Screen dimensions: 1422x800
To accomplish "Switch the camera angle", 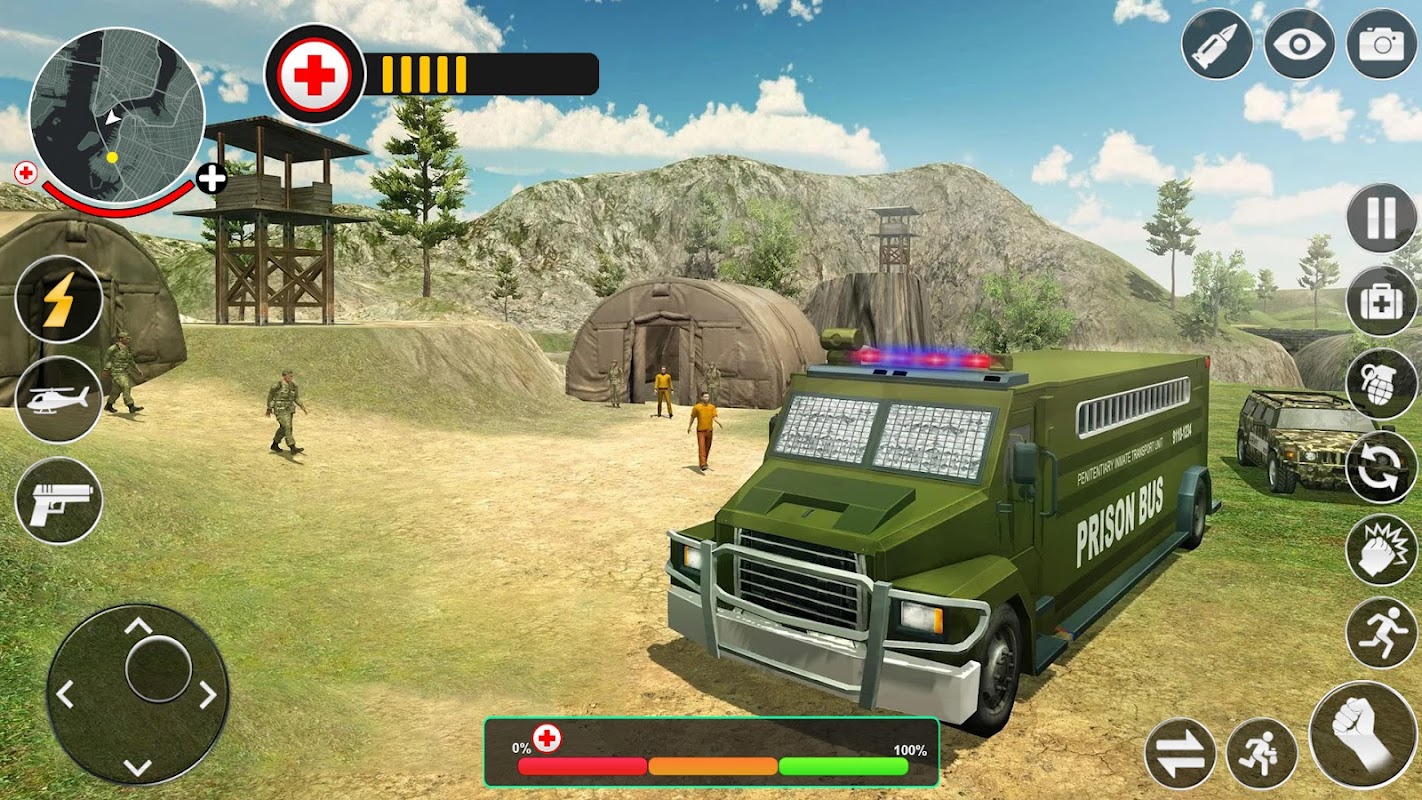I will (1381, 44).
